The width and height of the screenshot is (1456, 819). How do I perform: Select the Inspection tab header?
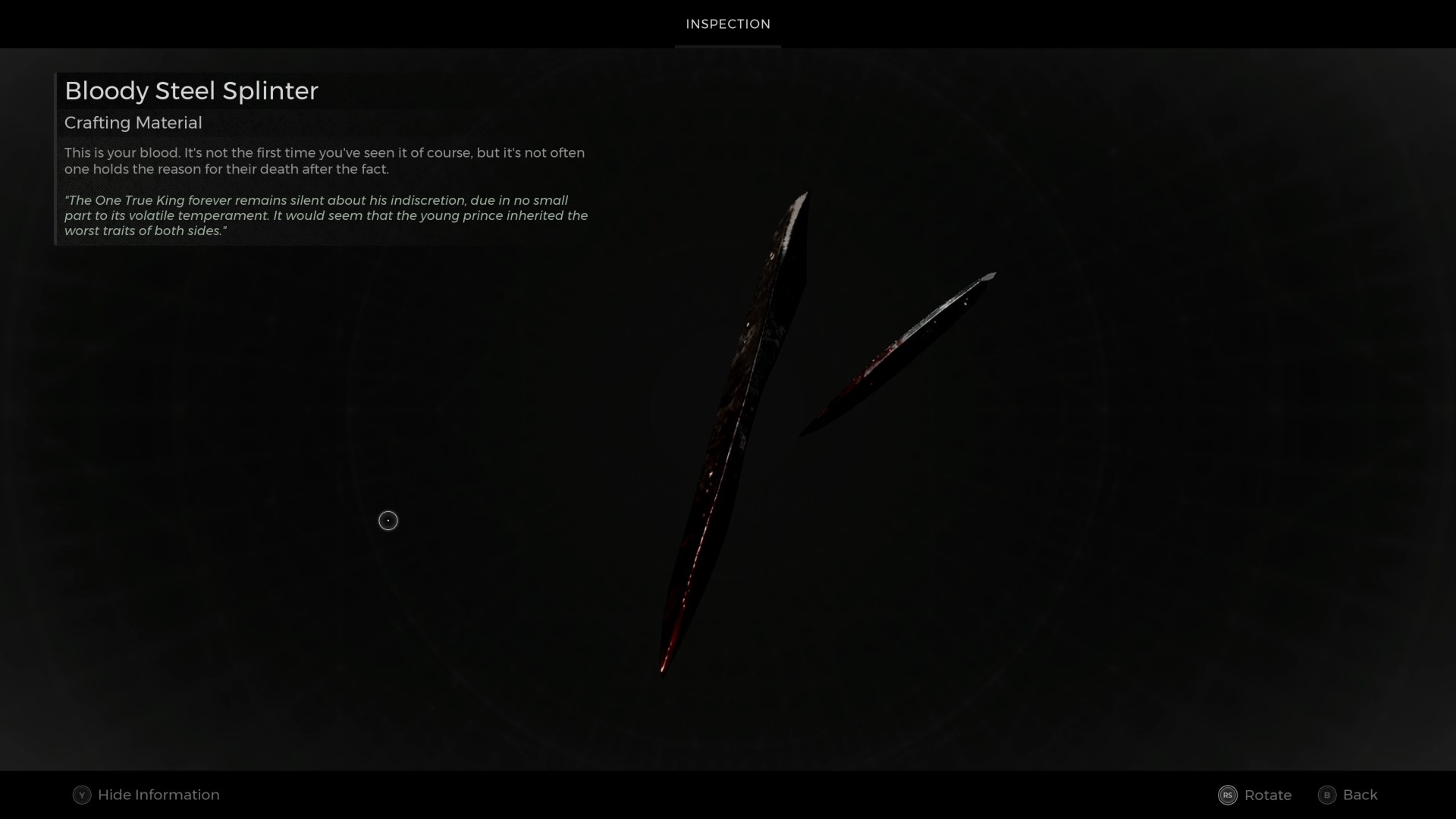(727, 24)
